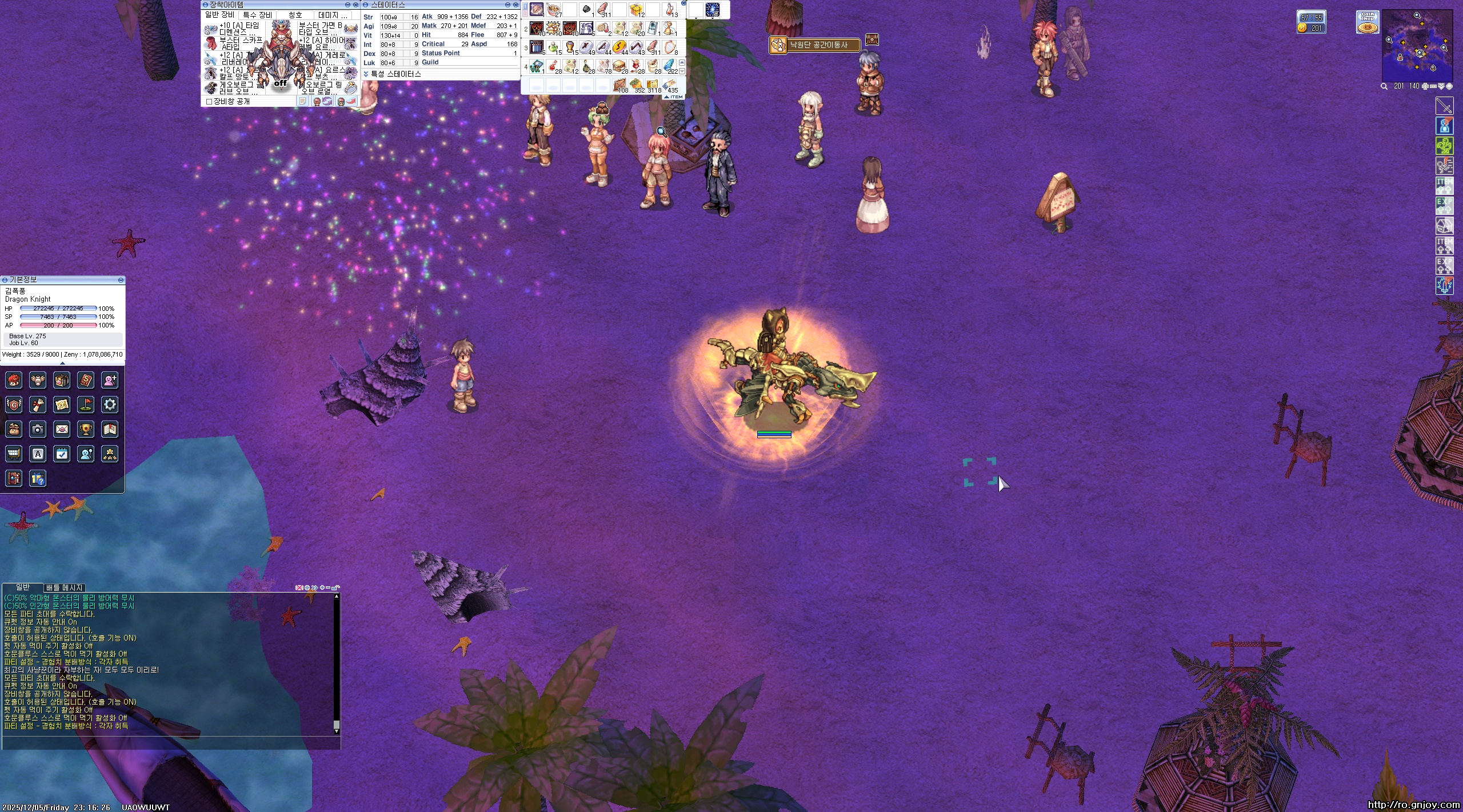Open the shopping cart menu icon

click(x=14, y=454)
